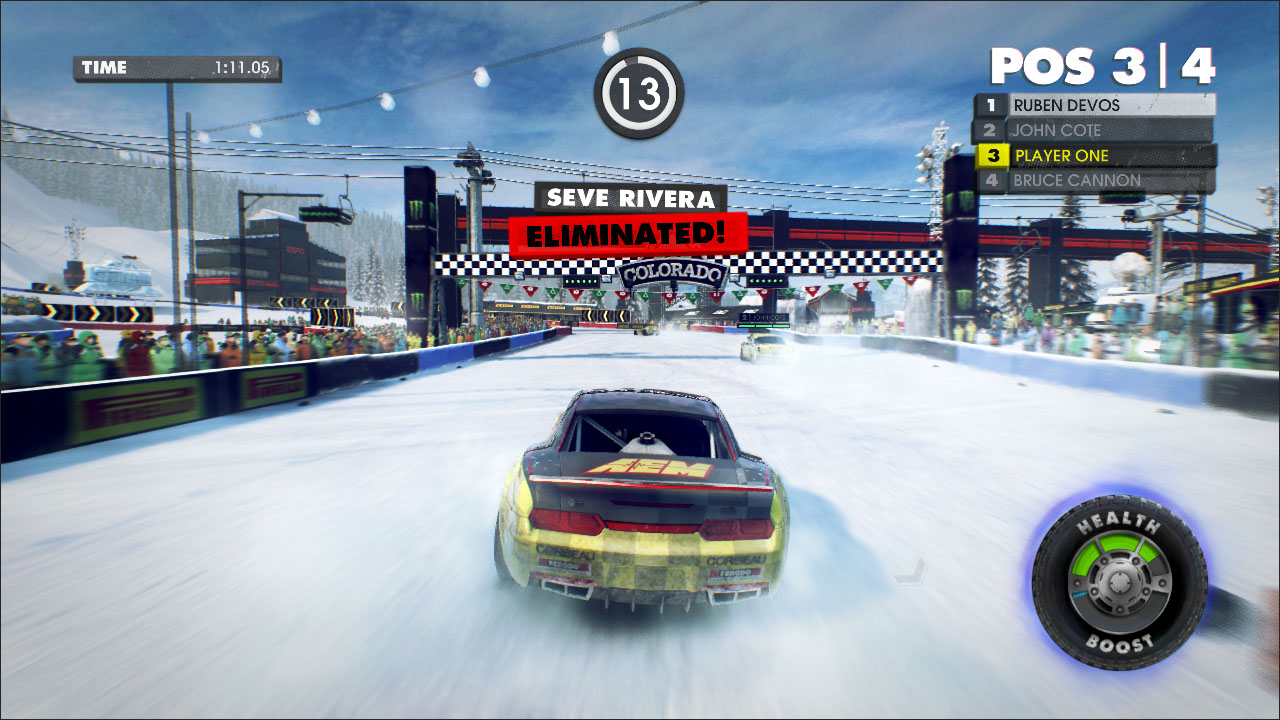
Task: Click the Health and Boost tire gauge
Action: pos(1119,582)
